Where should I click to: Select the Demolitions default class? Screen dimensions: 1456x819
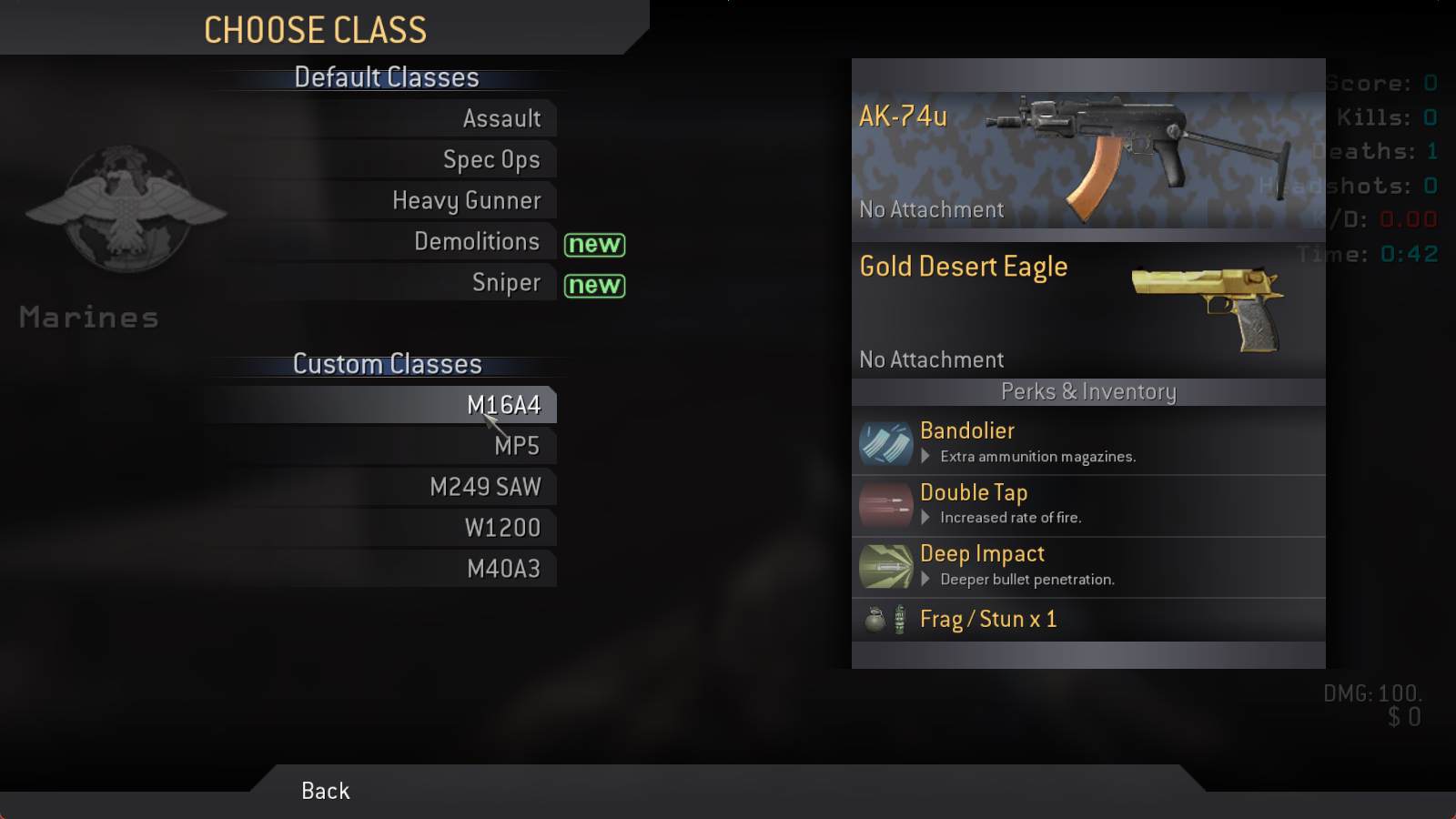tap(477, 241)
